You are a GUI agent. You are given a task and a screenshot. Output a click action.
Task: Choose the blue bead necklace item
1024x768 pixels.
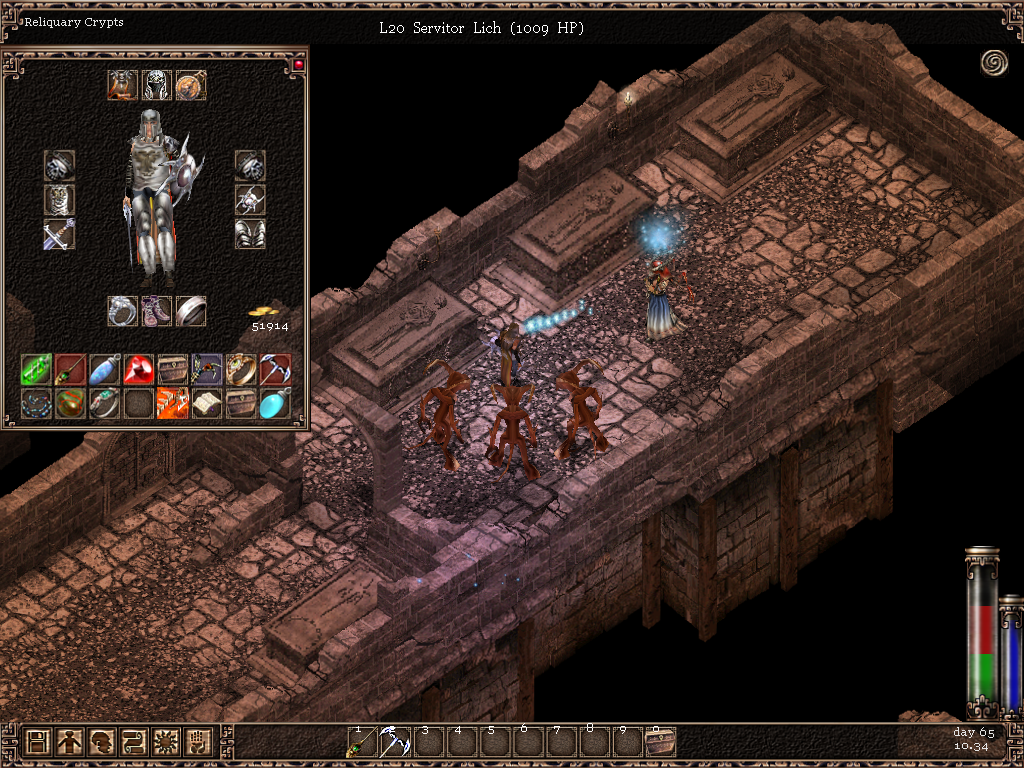point(37,403)
